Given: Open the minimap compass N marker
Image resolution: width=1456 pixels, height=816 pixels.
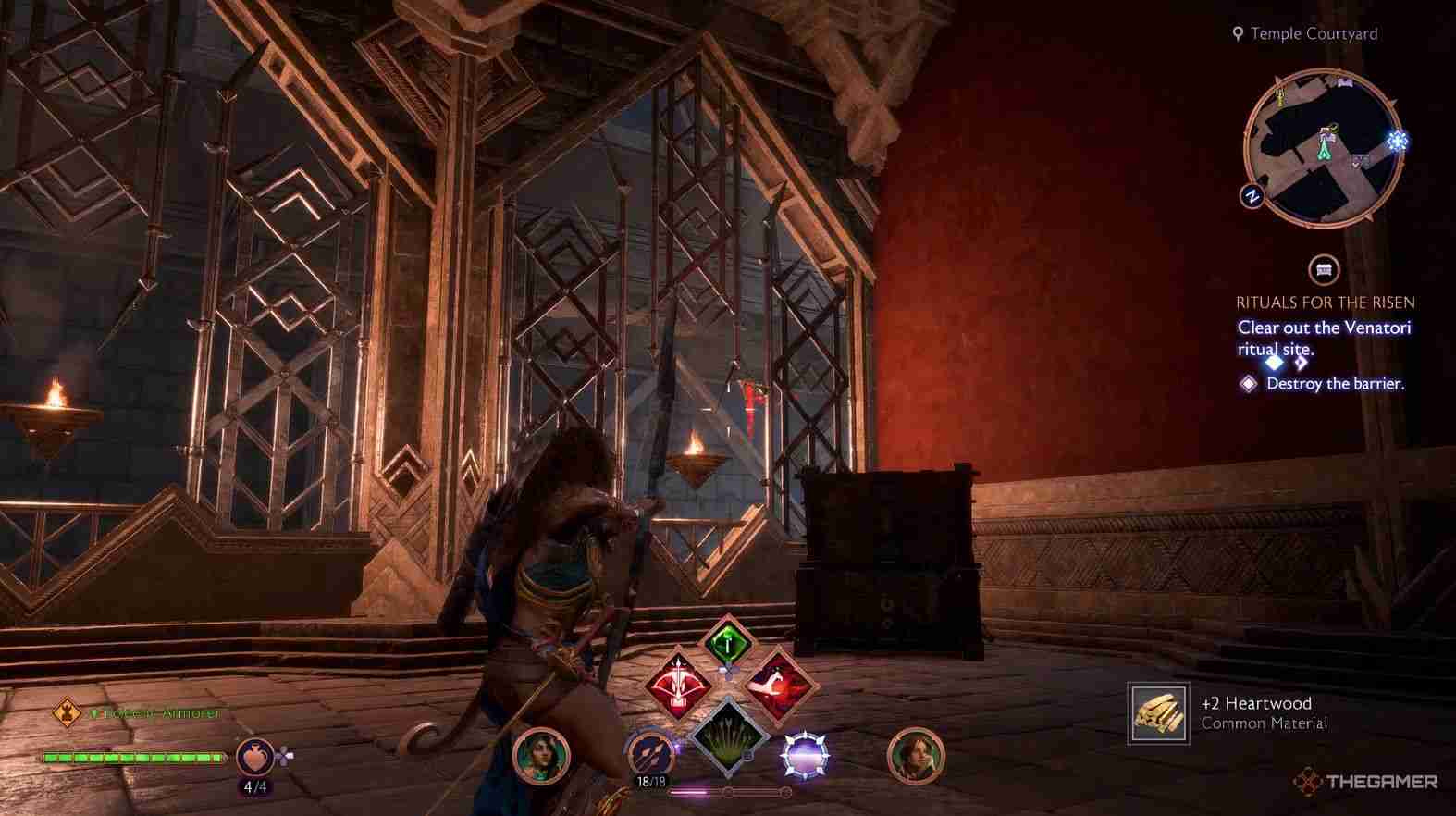Looking at the screenshot, I should coord(1253,196).
